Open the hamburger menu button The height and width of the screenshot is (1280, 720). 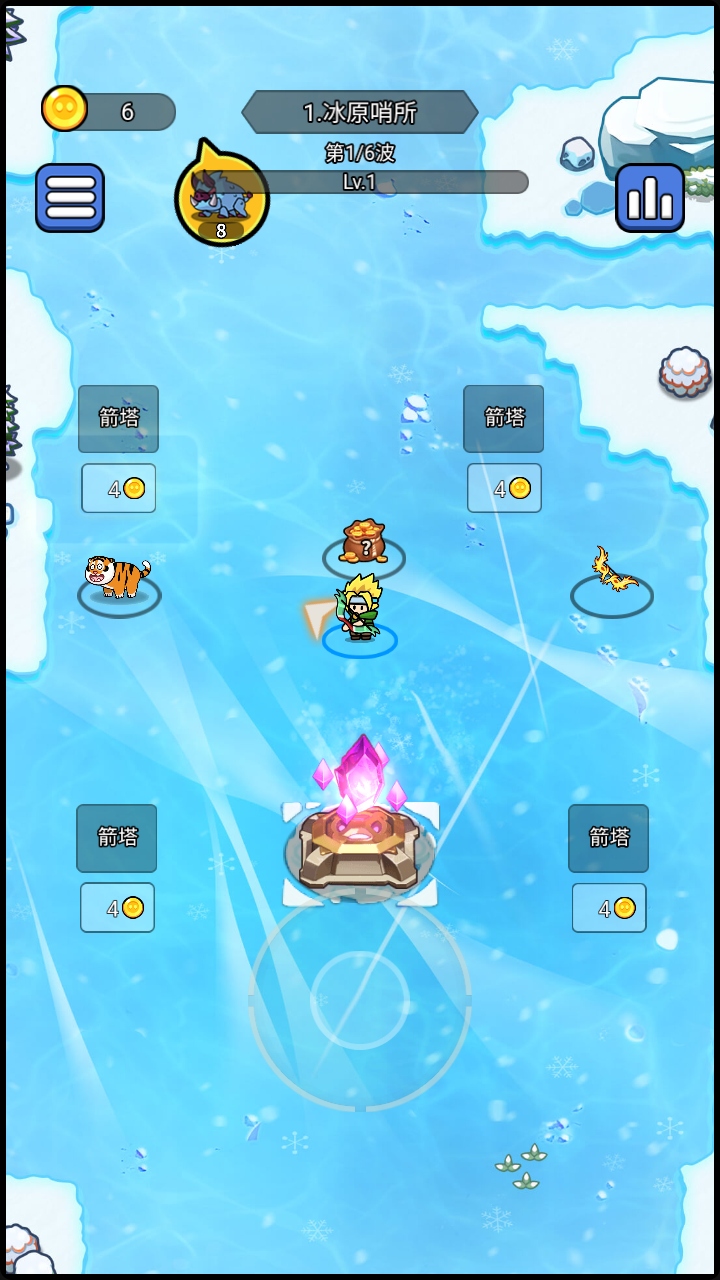70,198
